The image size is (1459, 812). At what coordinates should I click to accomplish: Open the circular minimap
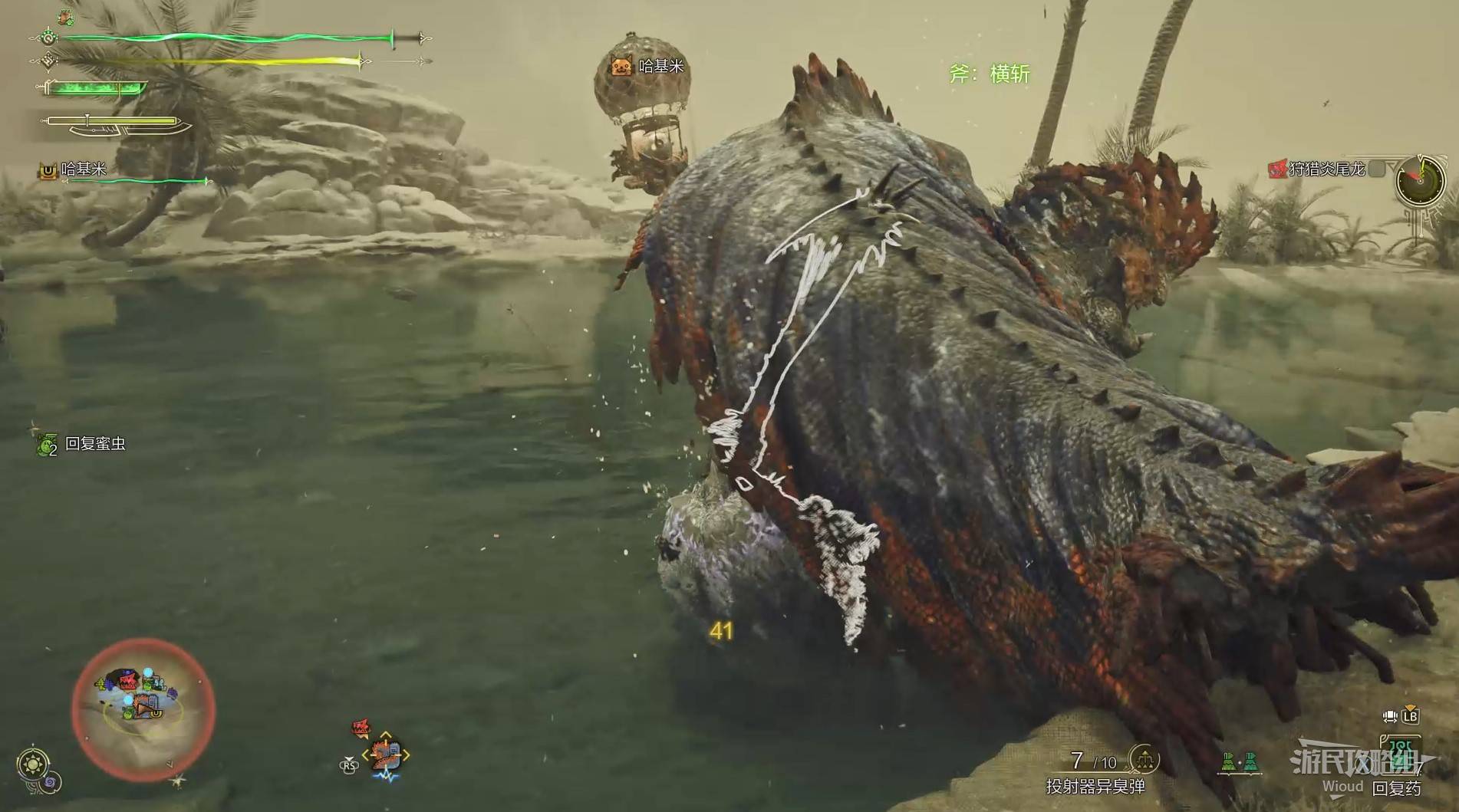click(143, 710)
